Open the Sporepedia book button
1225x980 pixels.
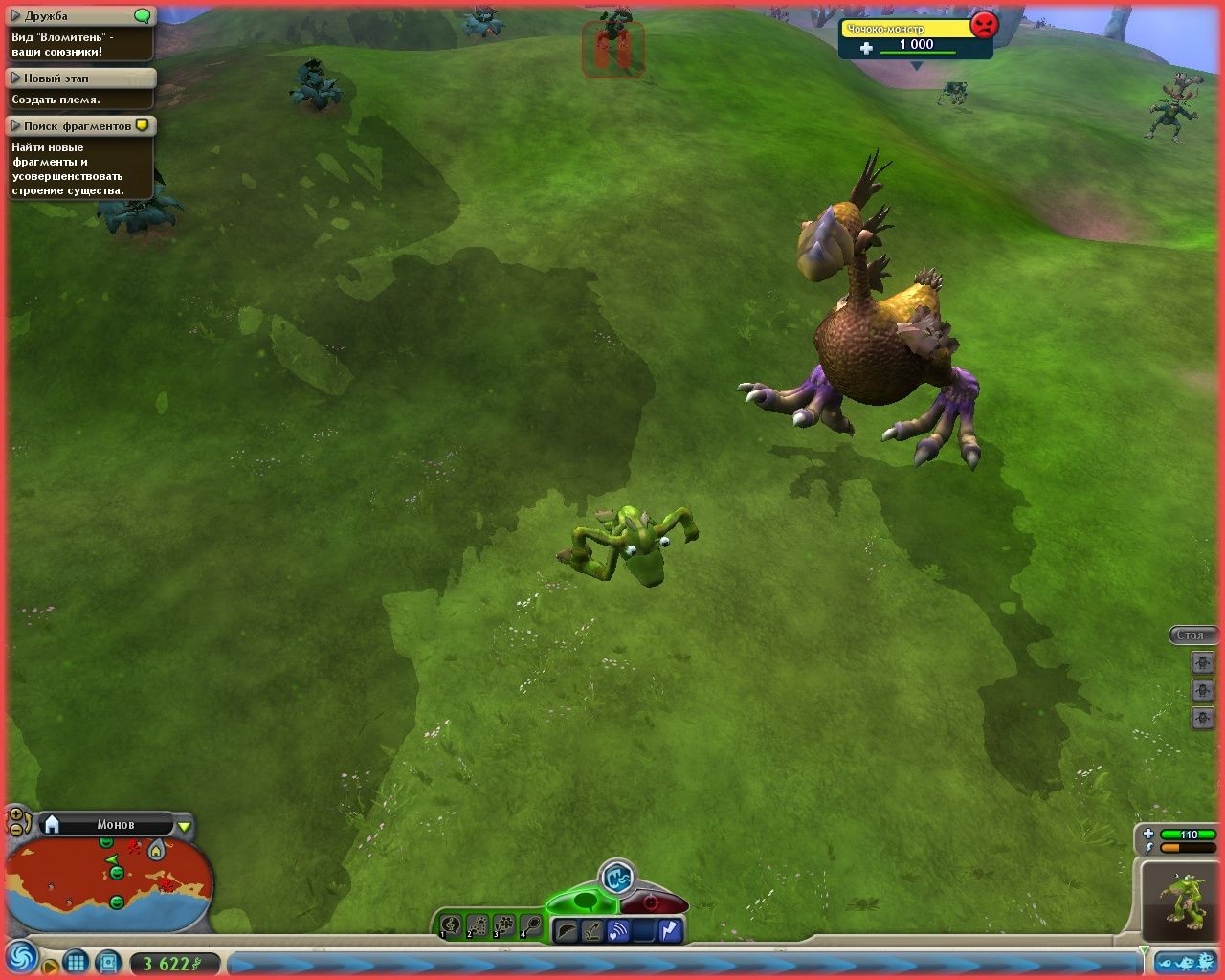point(108,962)
